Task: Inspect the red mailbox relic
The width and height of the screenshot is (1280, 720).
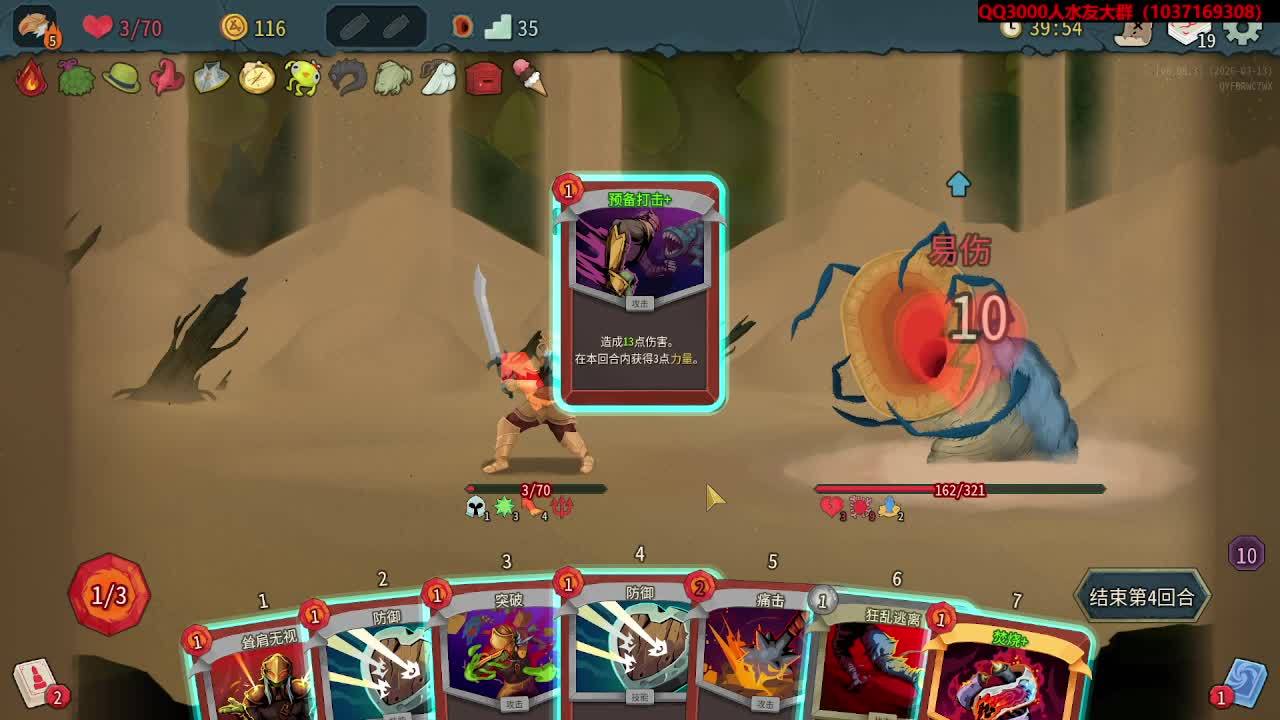Action: [484, 78]
